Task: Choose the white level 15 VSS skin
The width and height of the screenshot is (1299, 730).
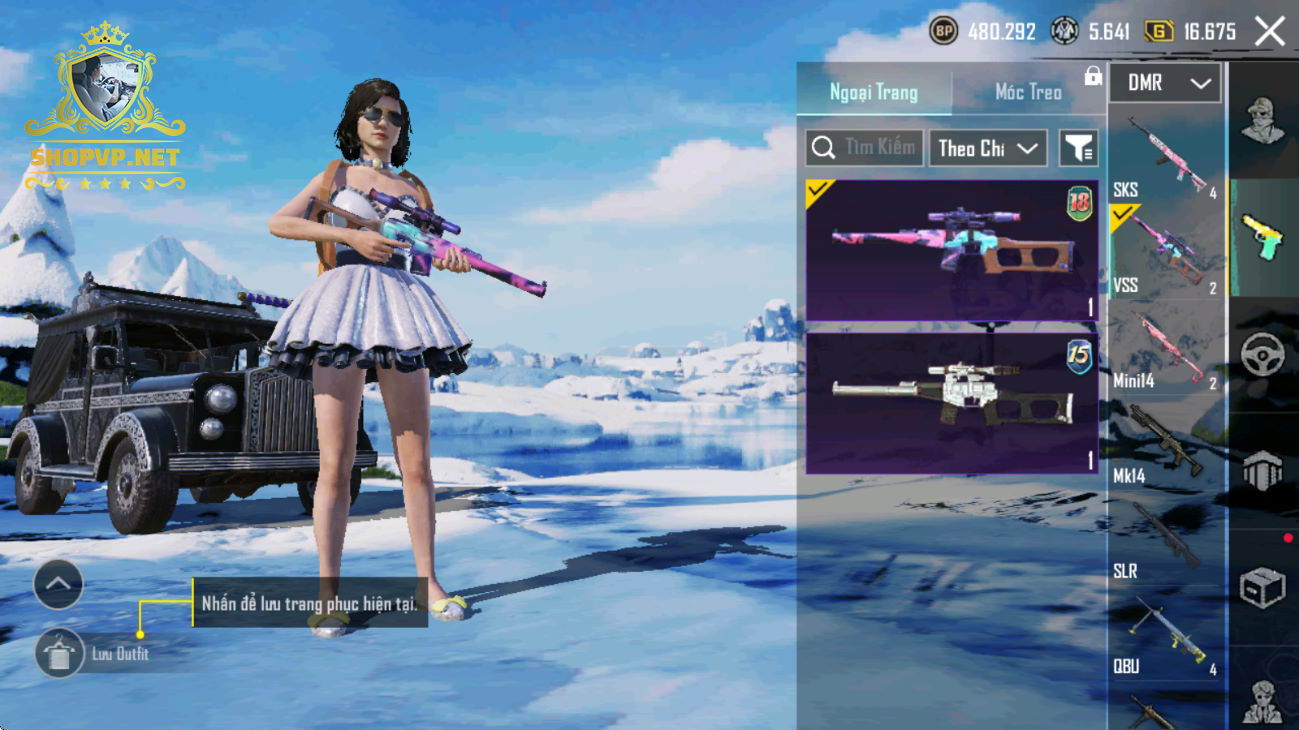Action: pos(951,403)
